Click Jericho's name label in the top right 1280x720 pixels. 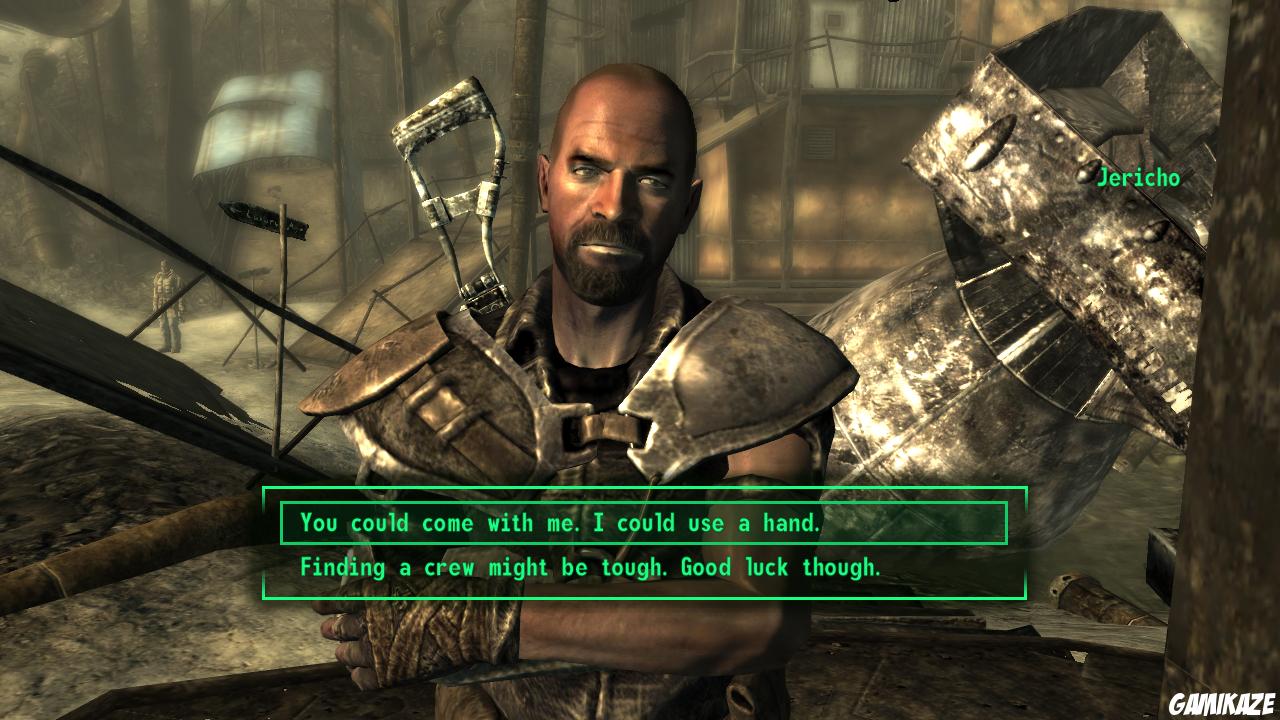[x=1138, y=177]
